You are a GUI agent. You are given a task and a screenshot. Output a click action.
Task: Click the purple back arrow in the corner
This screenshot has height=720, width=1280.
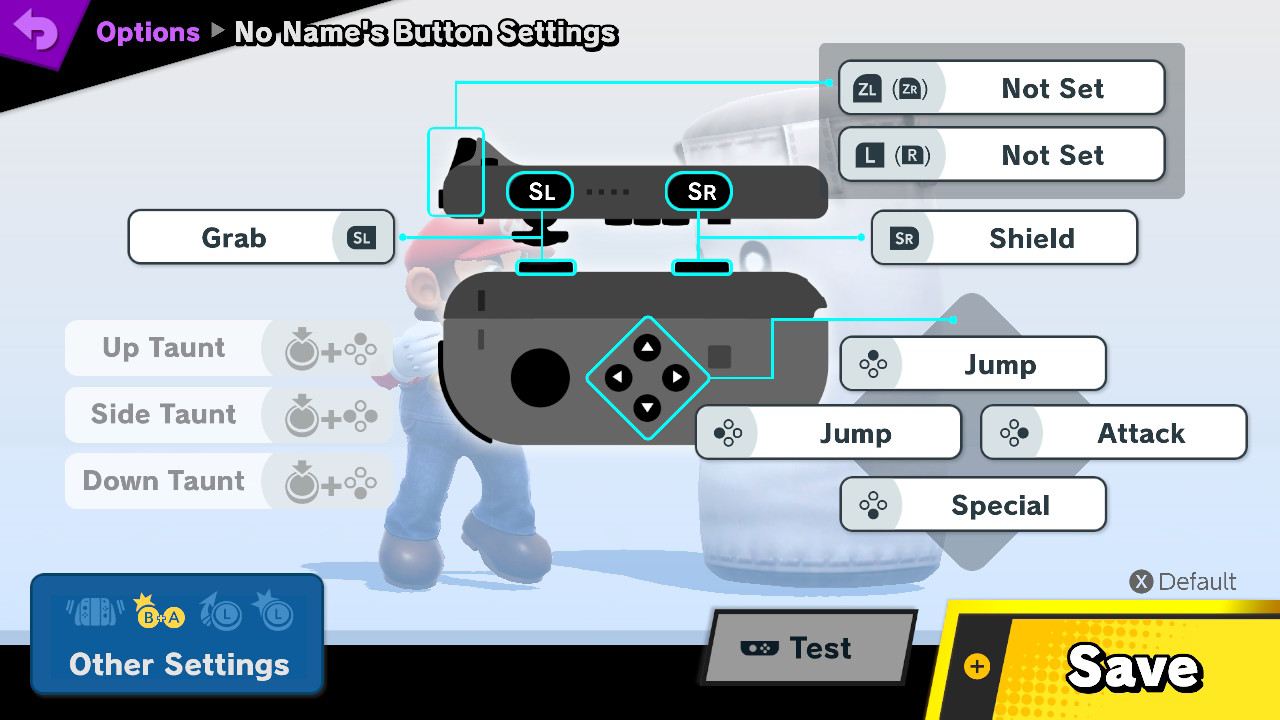pos(38,30)
